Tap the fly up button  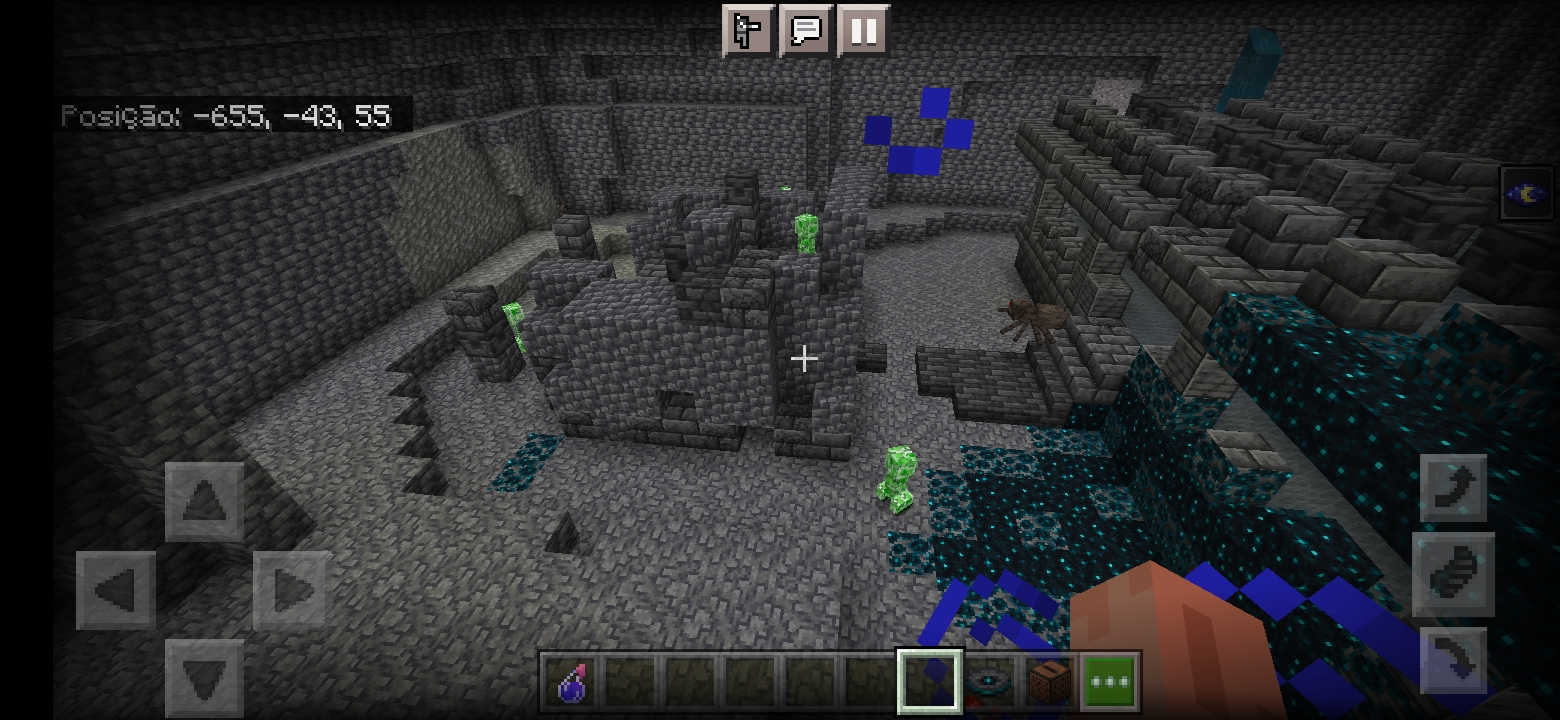click(1453, 488)
